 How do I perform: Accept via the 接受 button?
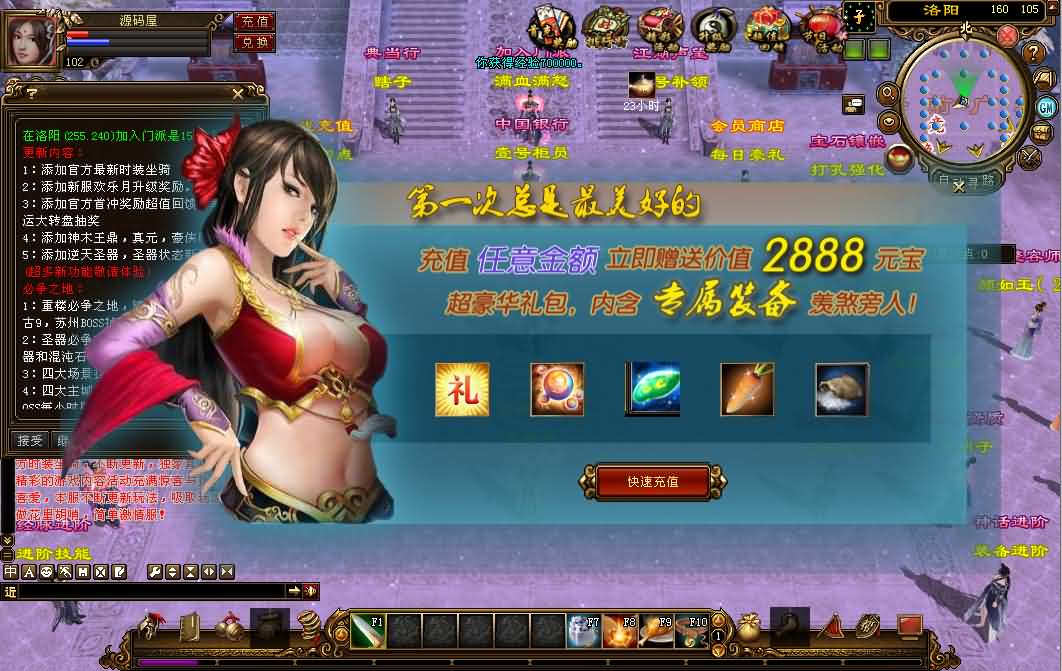tap(28, 440)
